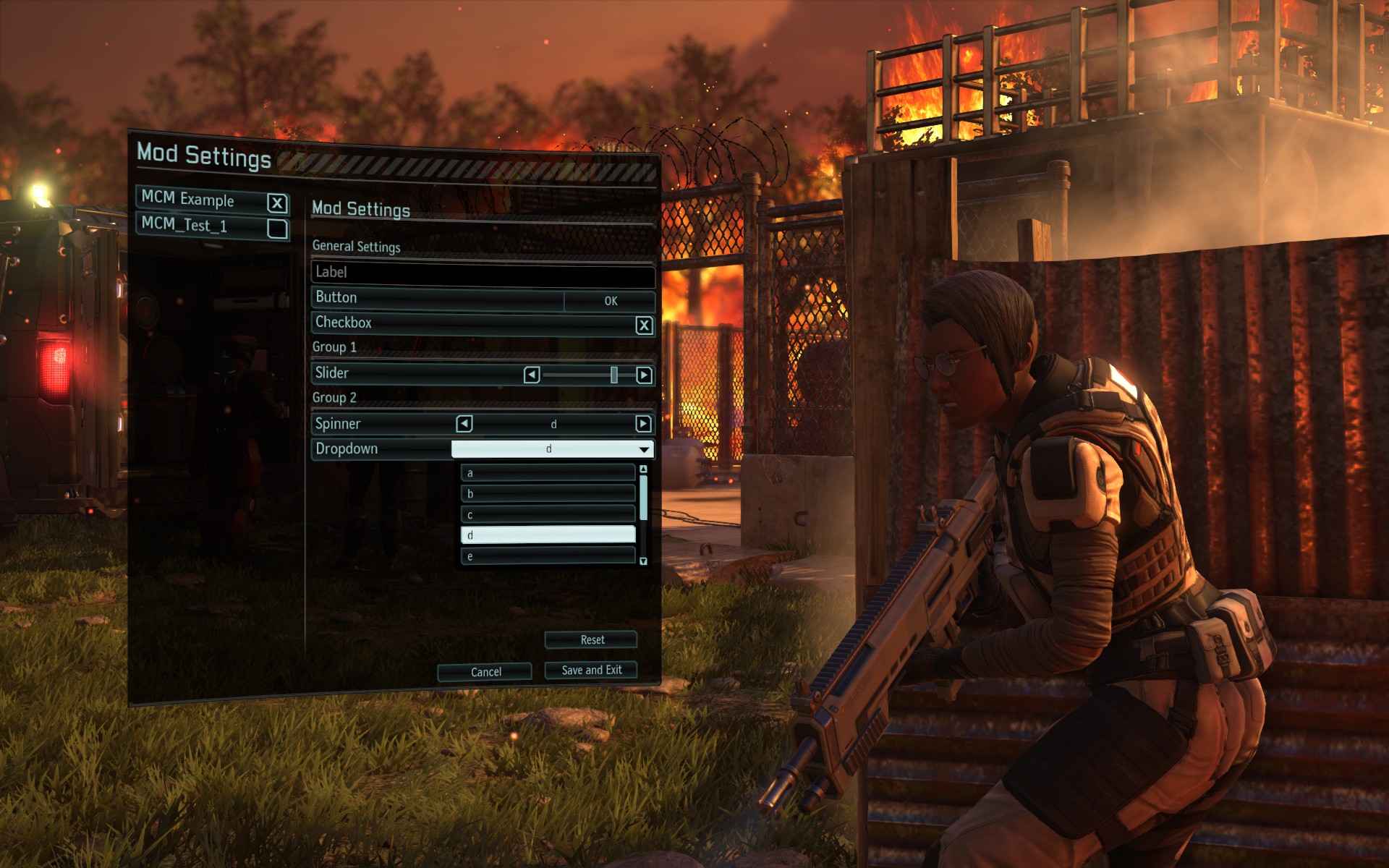1389x868 pixels.
Task: Select the MCM Example mod entry
Action: pos(203,200)
